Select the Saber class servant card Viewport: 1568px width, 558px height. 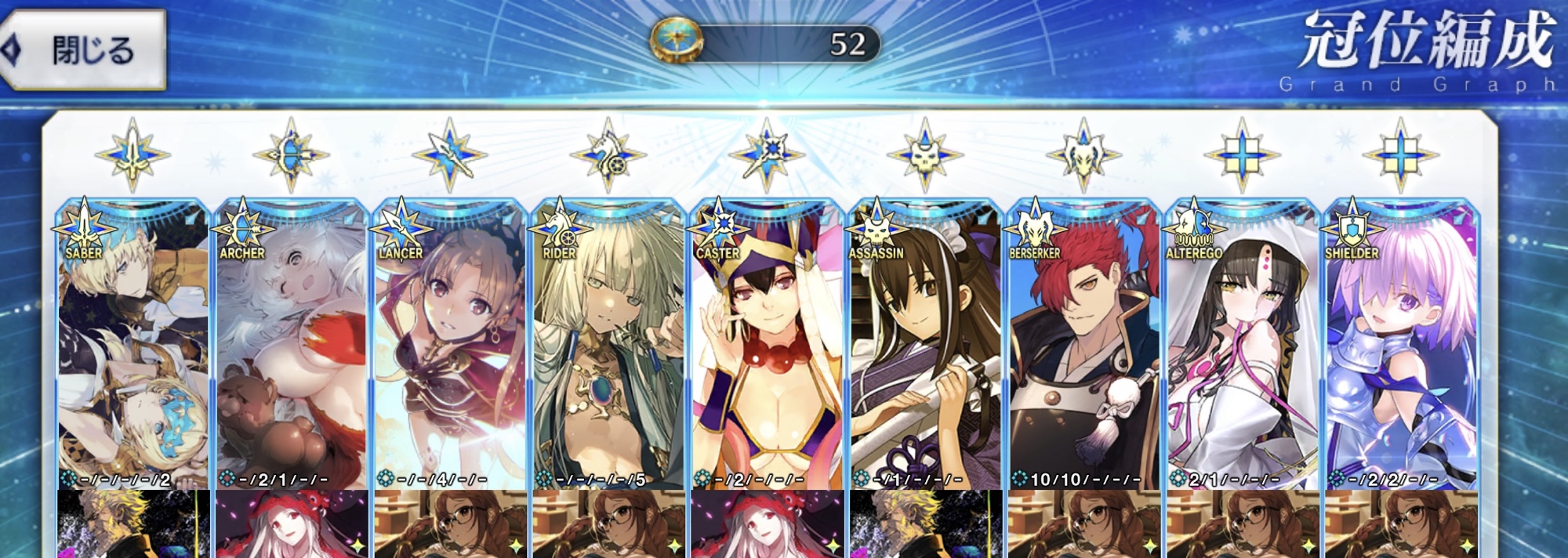point(133,345)
